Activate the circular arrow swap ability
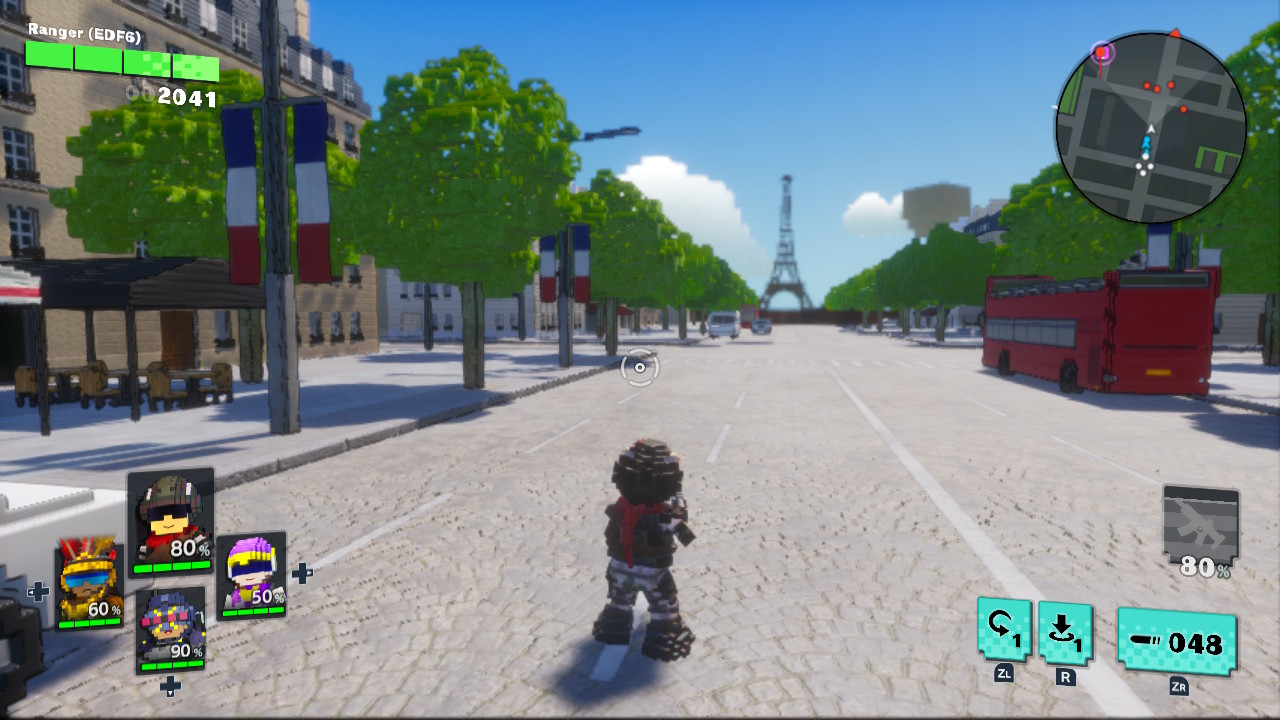Image resolution: width=1280 pixels, height=720 pixels. [x=1005, y=630]
